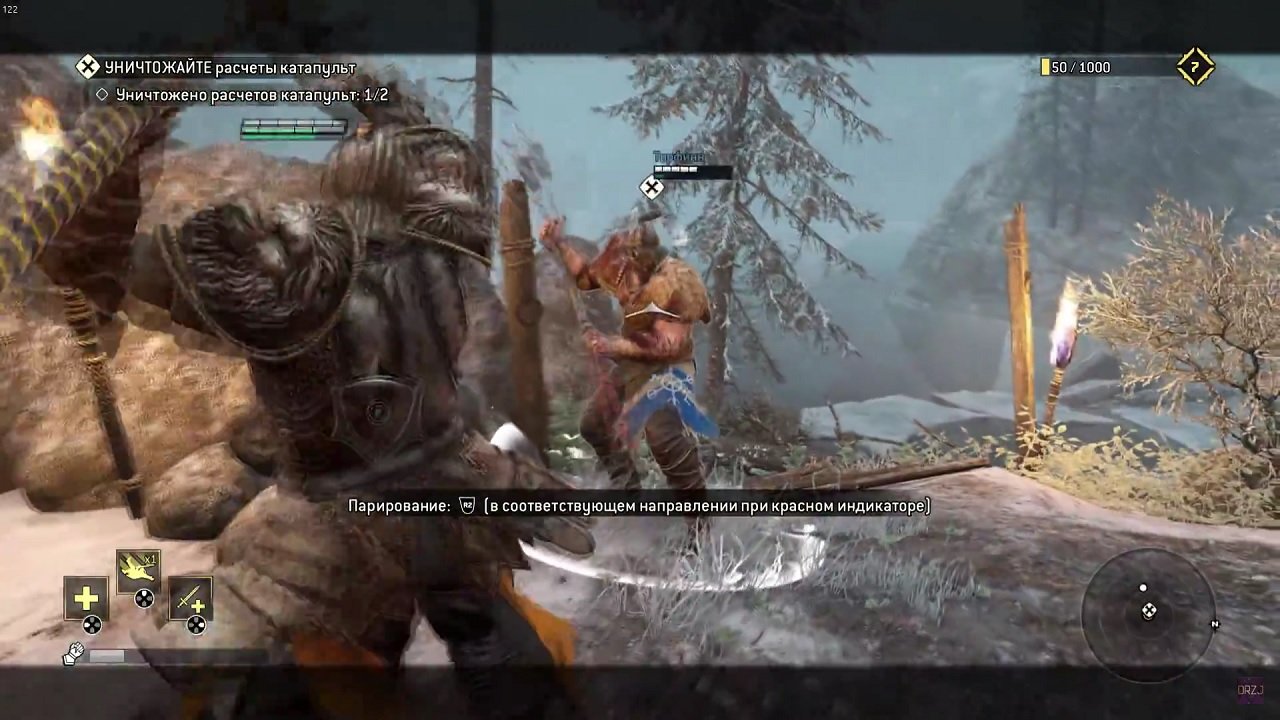Click the parry shield button prompt icon
1280x720 pixels.
pyautogui.click(x=466, y=507)
